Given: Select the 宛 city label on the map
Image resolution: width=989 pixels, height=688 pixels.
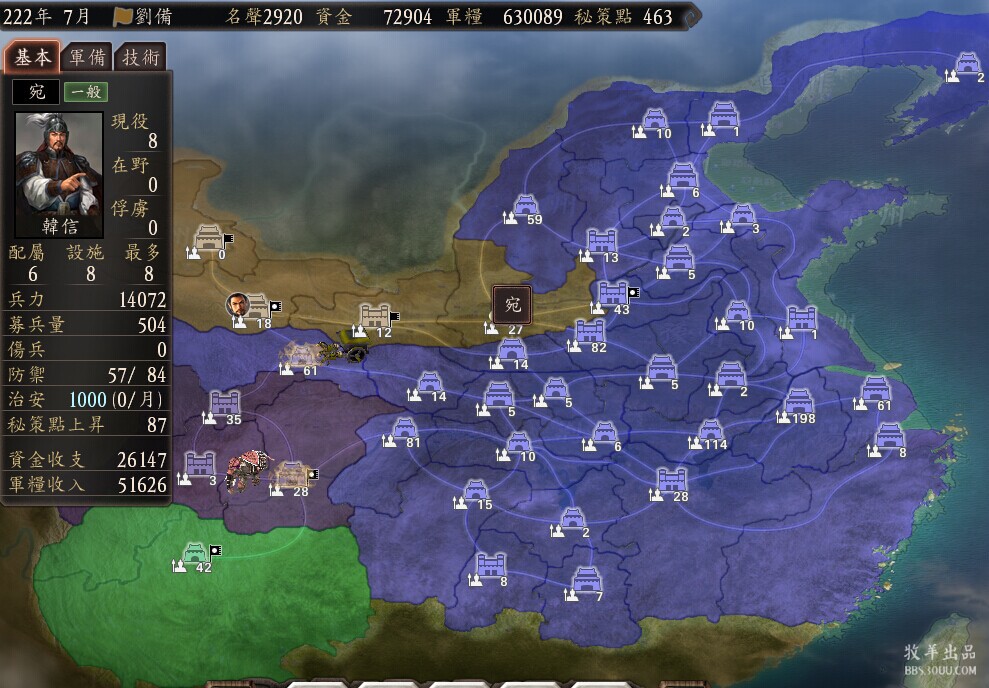Looking at the screenshot, I should pyautogui.click(x=512, y=303).
